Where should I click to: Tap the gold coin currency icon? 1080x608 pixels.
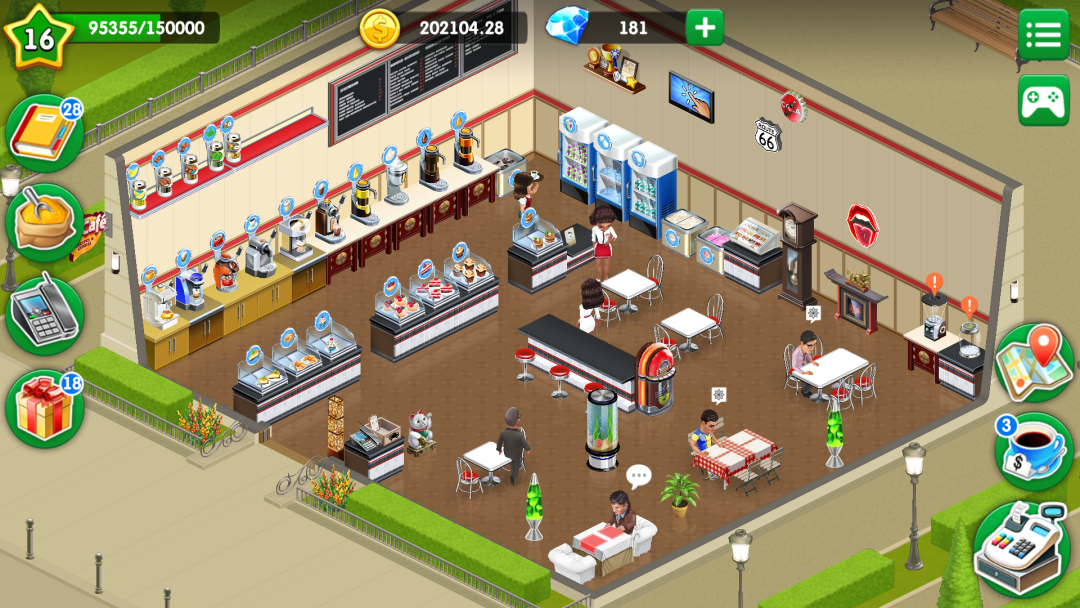coord(380,28)
